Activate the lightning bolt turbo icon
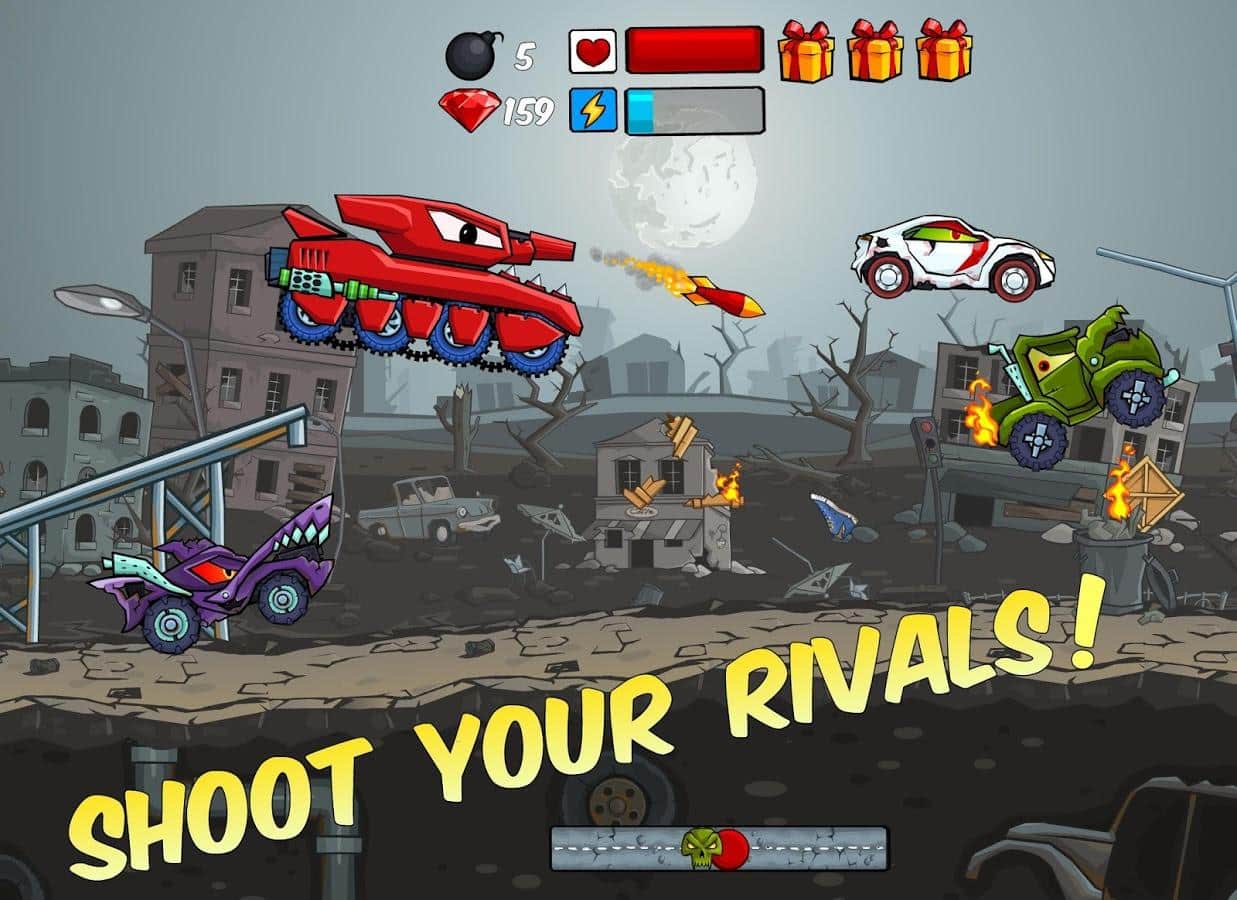 coord(593,110)
